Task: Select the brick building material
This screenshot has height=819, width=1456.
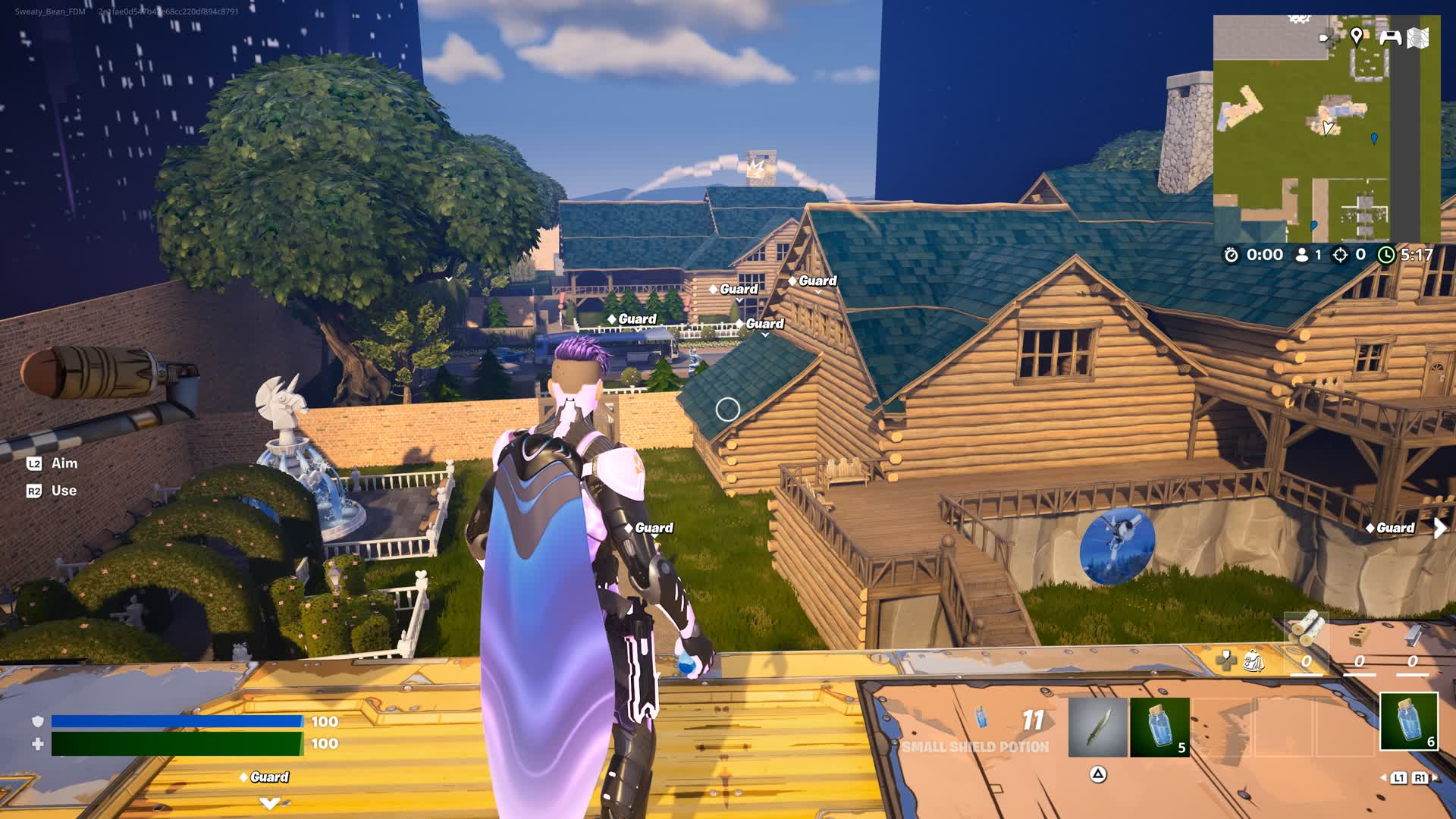Action: pyautogui.click(x=1360, y=636)
